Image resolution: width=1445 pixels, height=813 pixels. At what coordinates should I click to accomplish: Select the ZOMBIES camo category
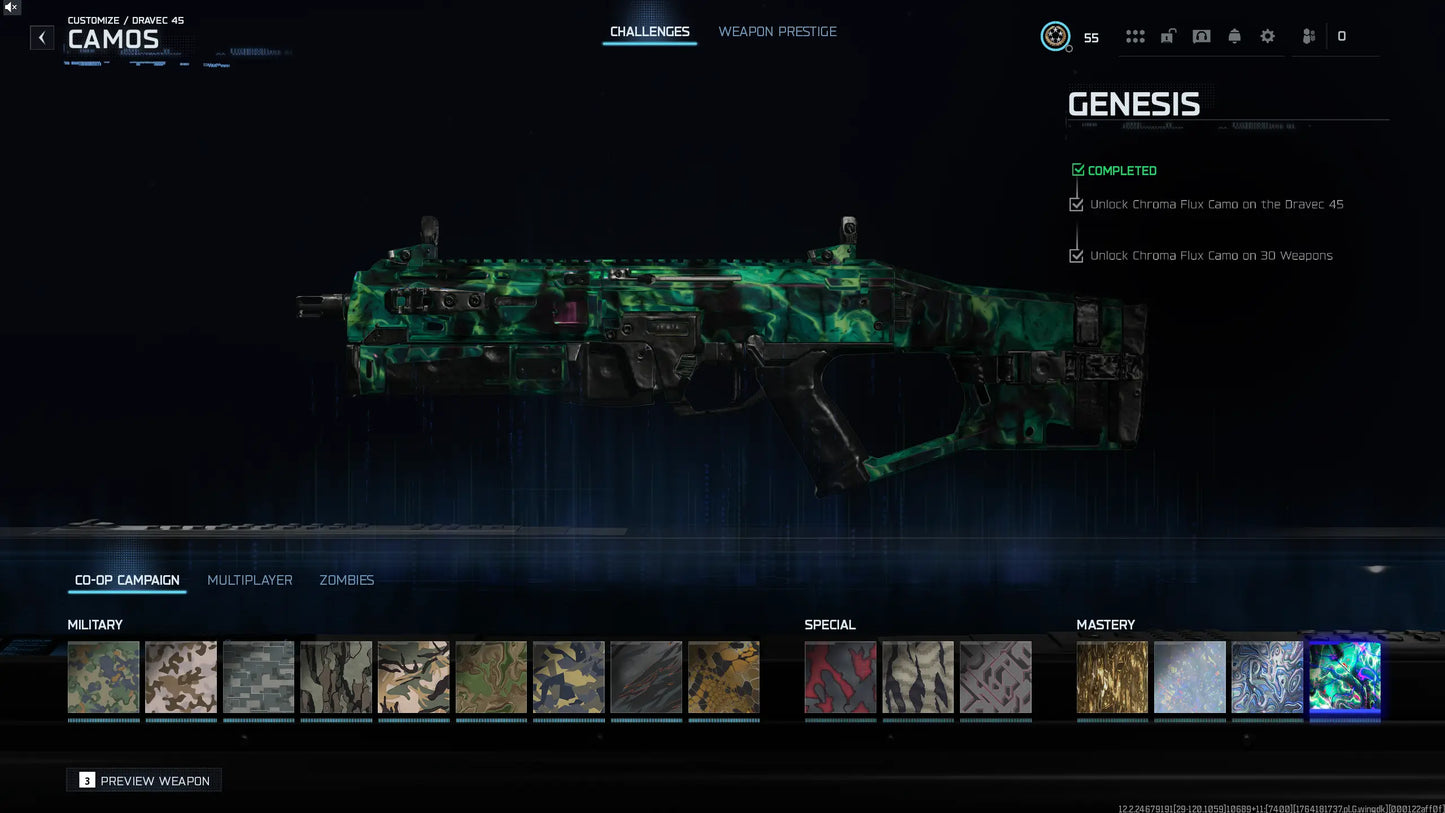click(x=346, y=580)
